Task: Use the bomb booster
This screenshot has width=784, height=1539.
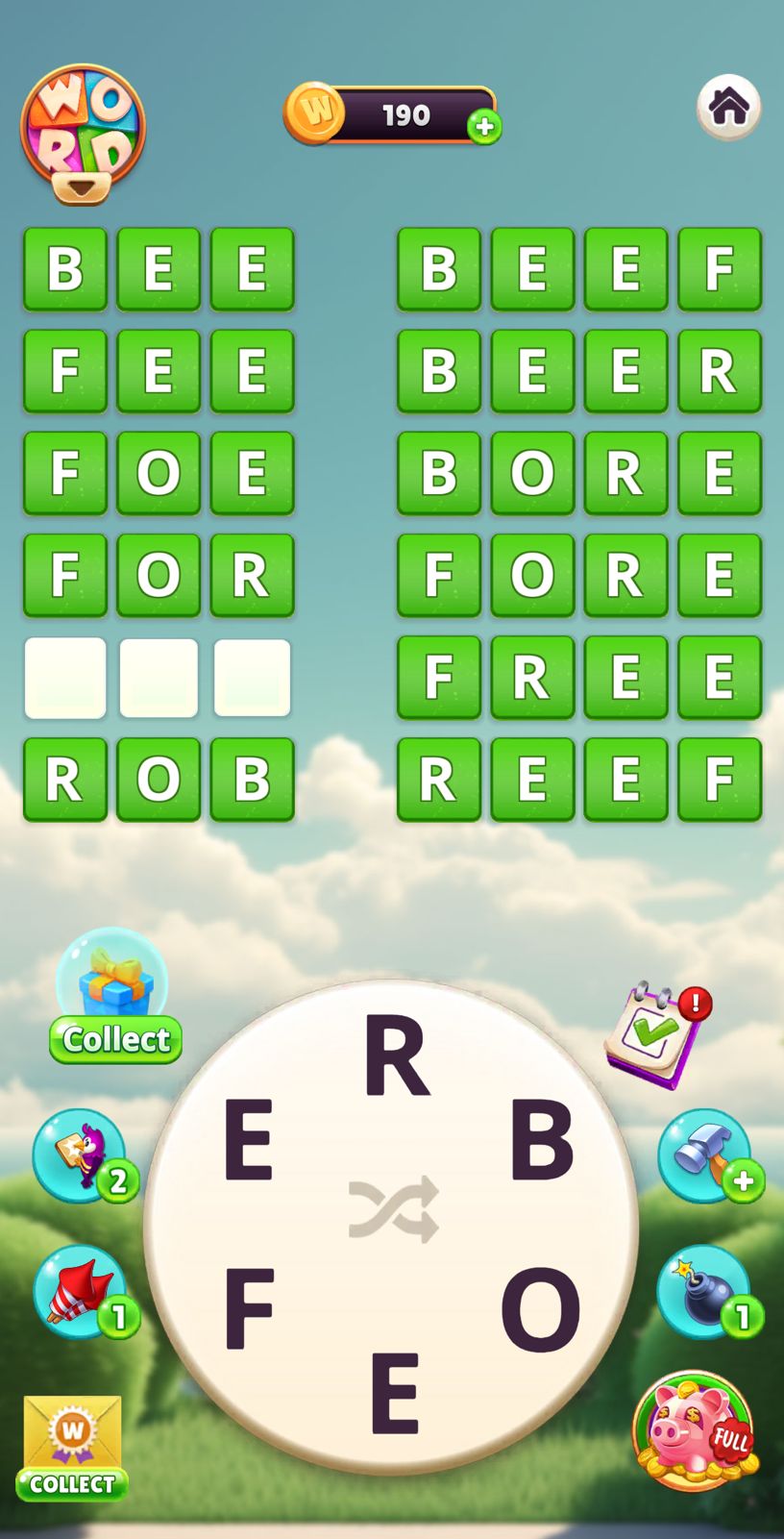Action: (705, 1292)
